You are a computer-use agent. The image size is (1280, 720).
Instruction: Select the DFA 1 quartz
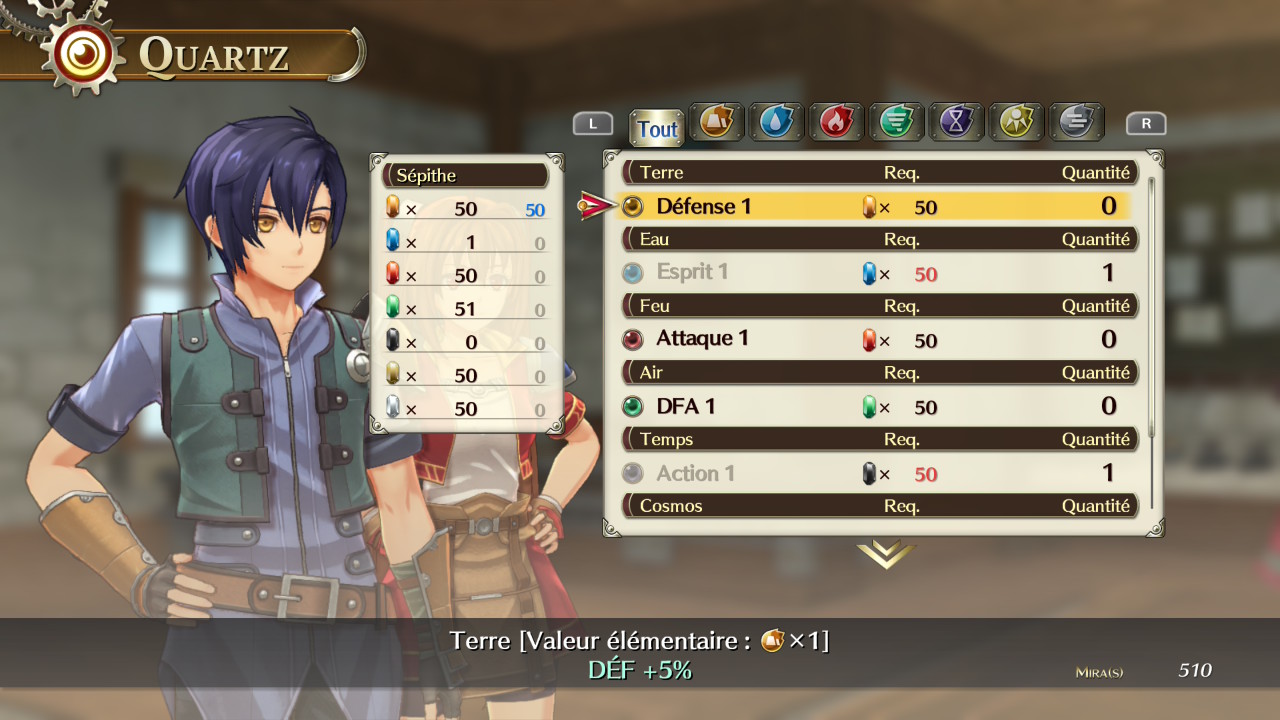686,406
